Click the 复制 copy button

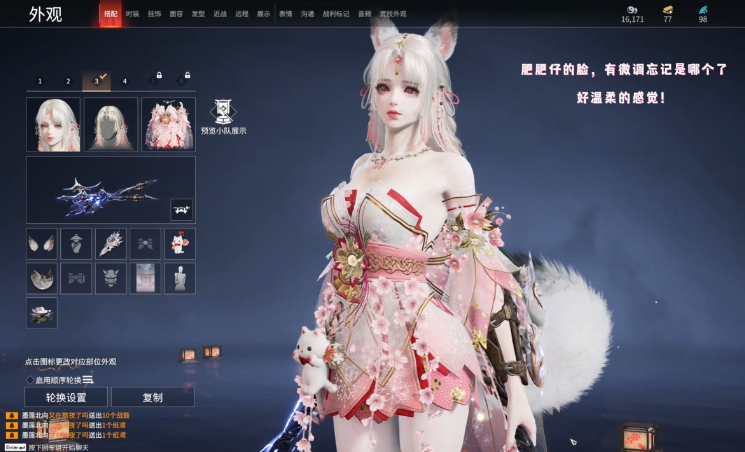tap(152, 397)
